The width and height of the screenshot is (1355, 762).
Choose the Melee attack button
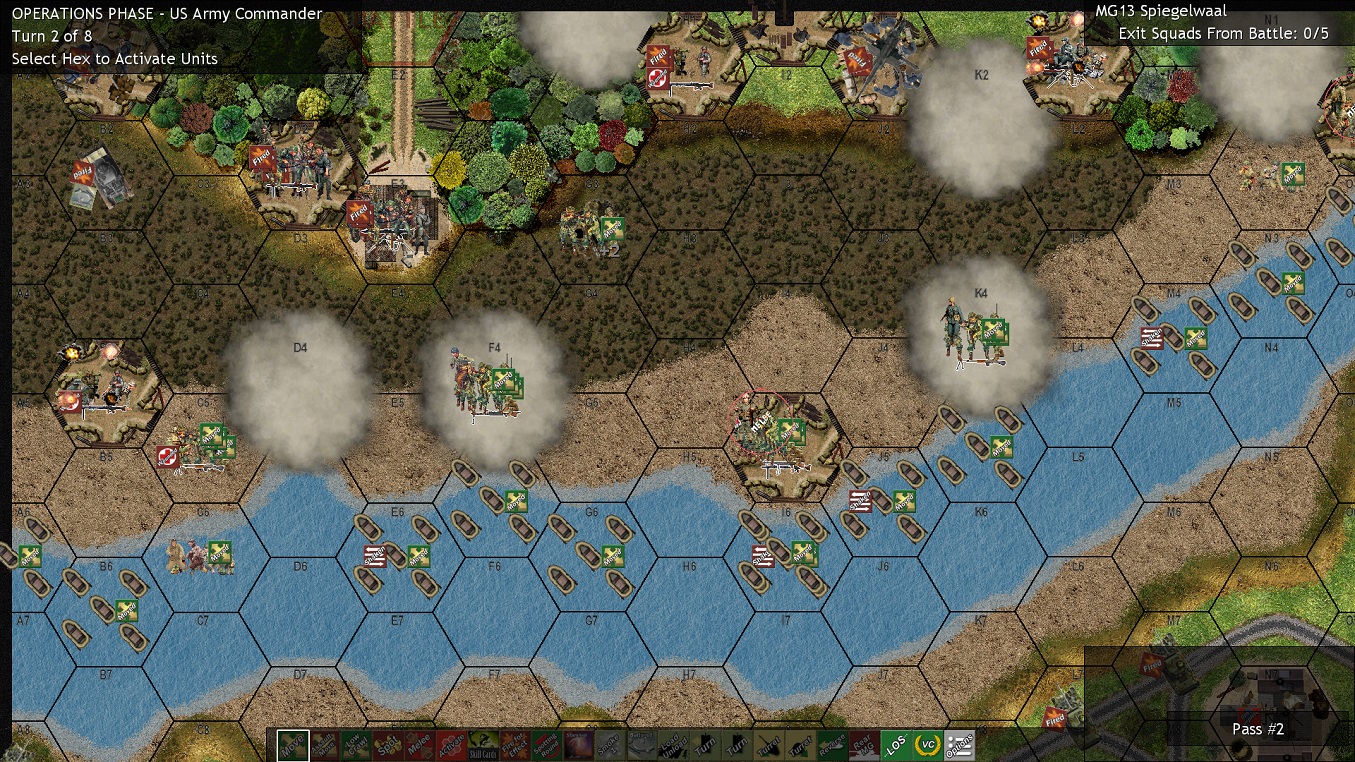[x=417, y=745]
